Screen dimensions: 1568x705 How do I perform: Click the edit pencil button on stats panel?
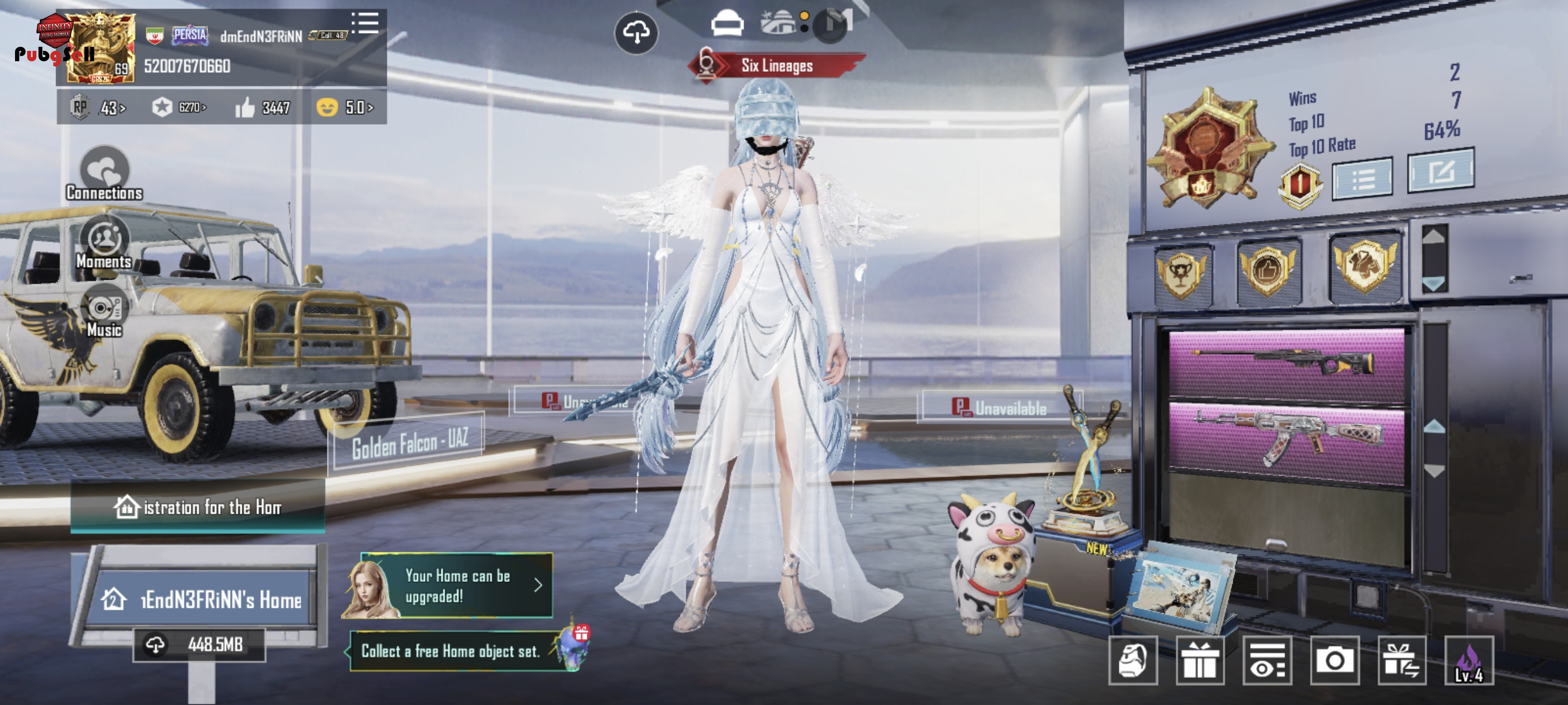pos(1440,172)
